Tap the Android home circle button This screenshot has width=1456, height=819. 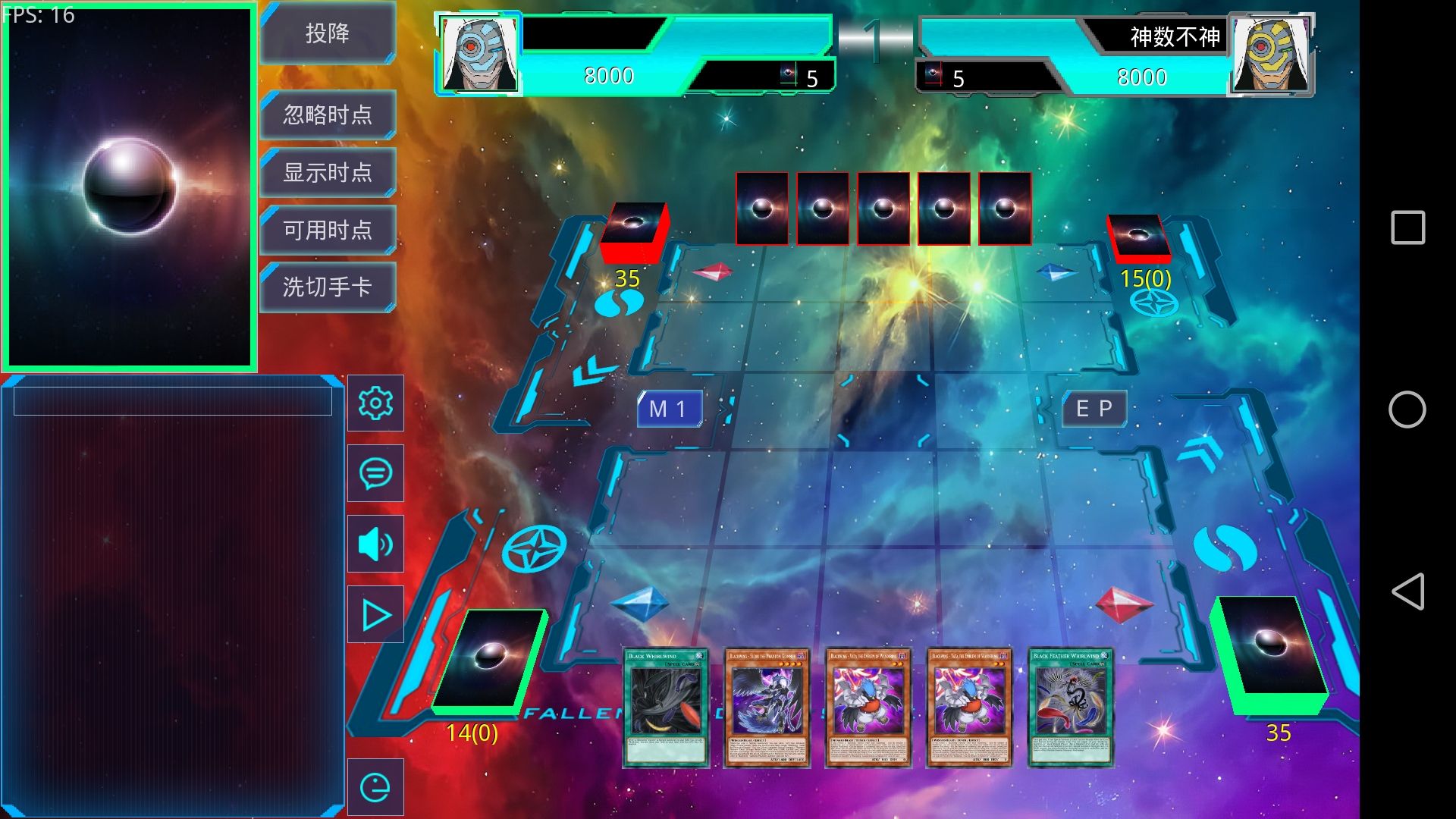[1407, 409]
